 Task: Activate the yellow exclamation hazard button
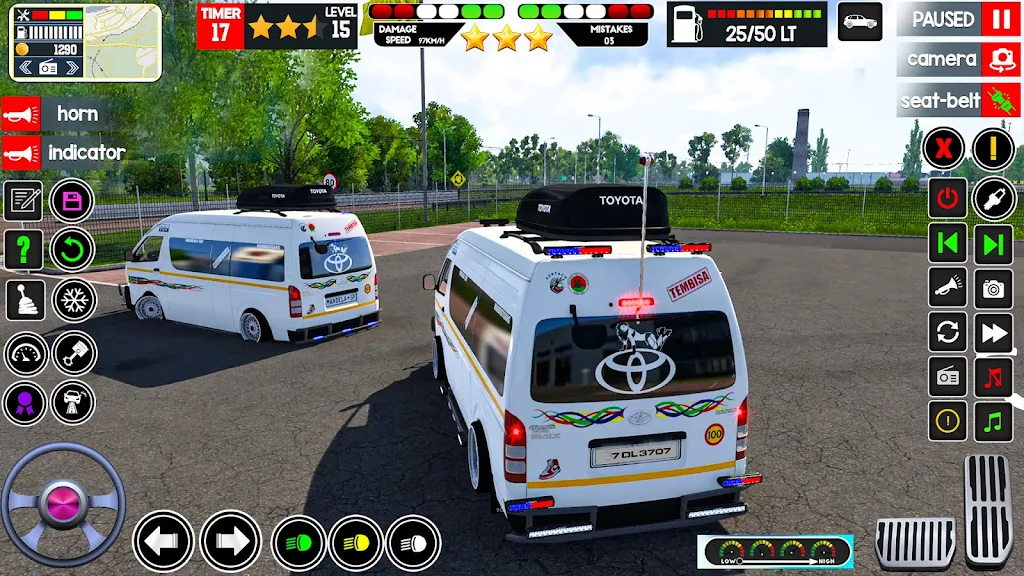point(993,150)
